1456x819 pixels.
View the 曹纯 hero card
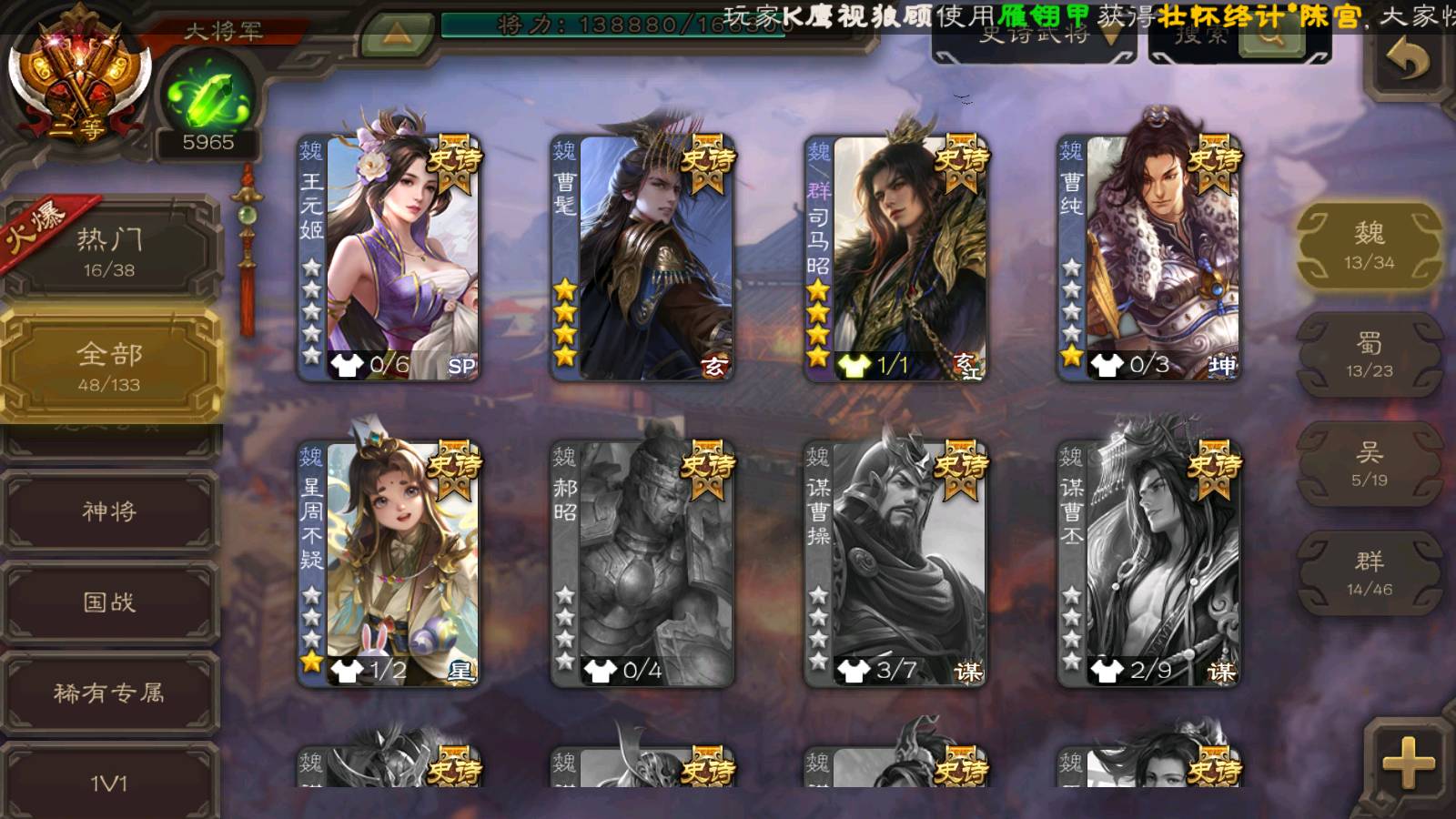tap(1149, 258)
